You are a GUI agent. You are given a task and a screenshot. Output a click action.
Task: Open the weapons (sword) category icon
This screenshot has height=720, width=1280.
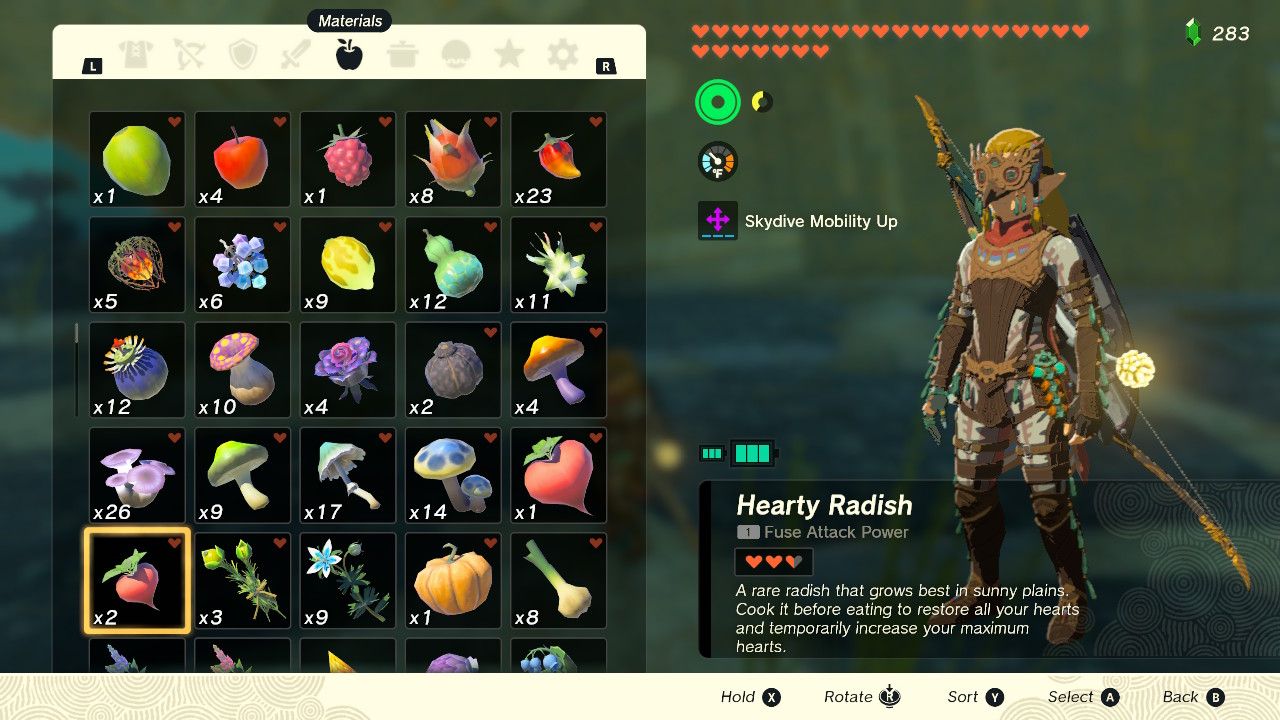pos(296,55)
